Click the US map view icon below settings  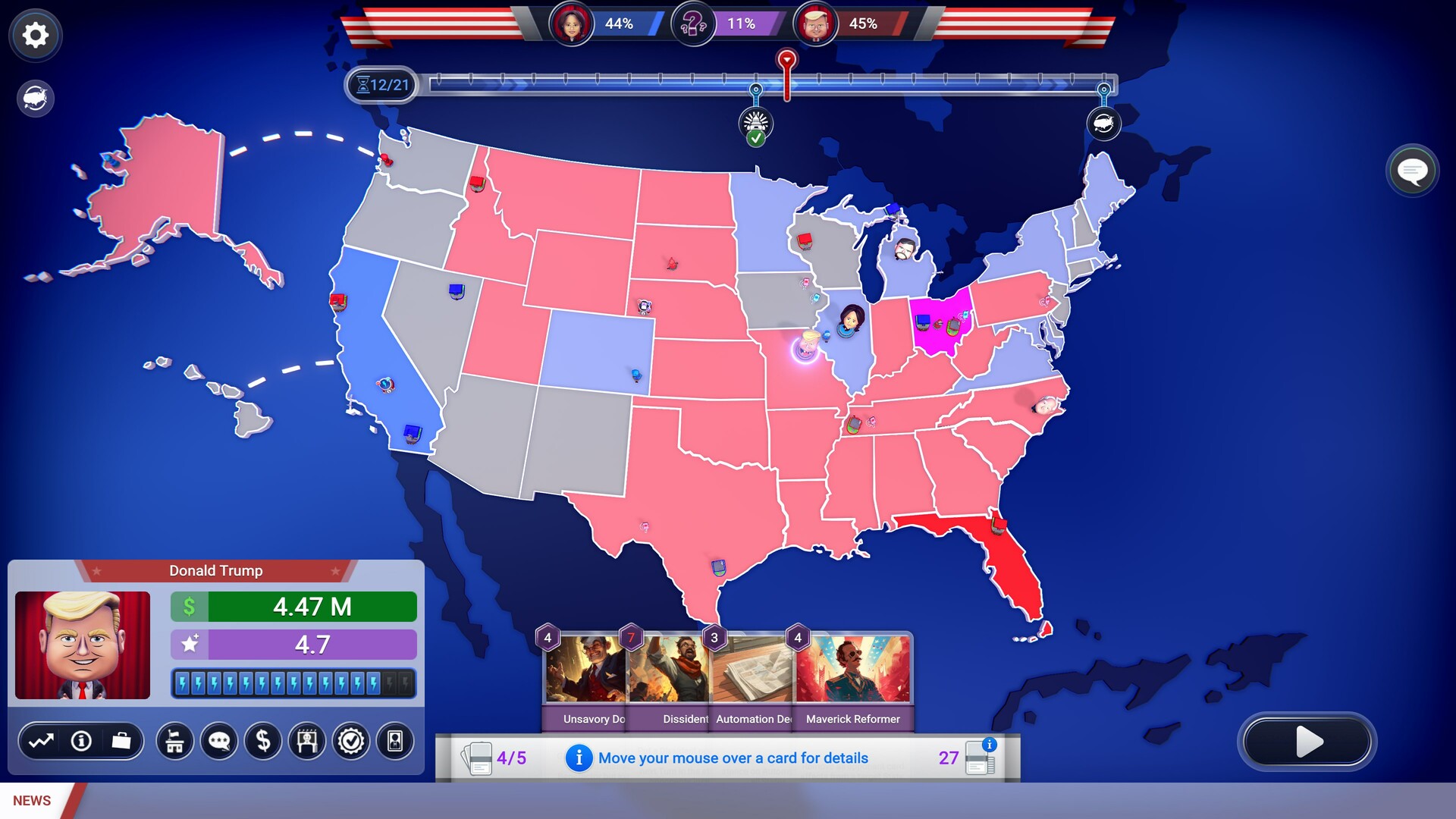tap(33, 97)
